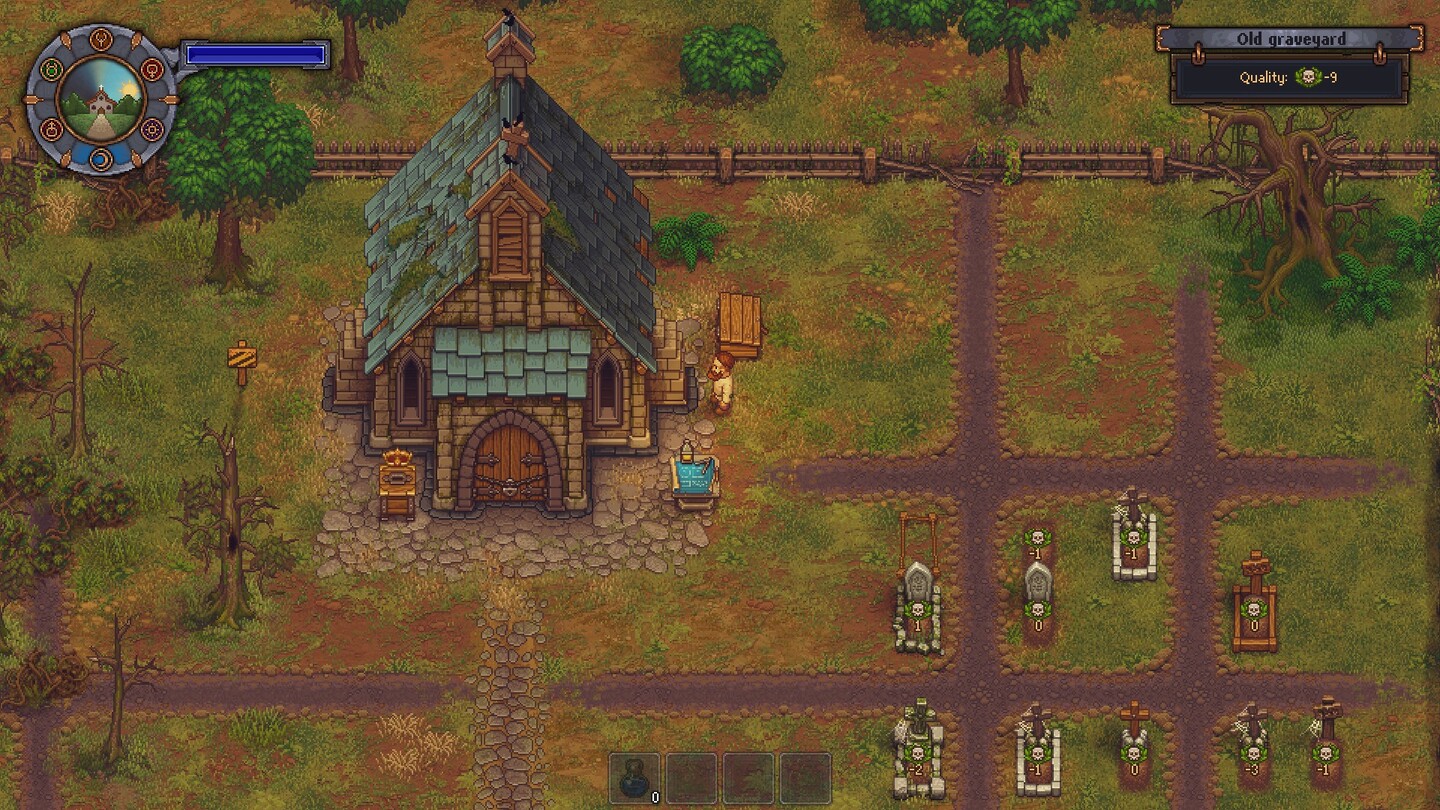Click the red day symbol on the compass
Viewport: 1440px width, 810px height.
click(153, 68)
